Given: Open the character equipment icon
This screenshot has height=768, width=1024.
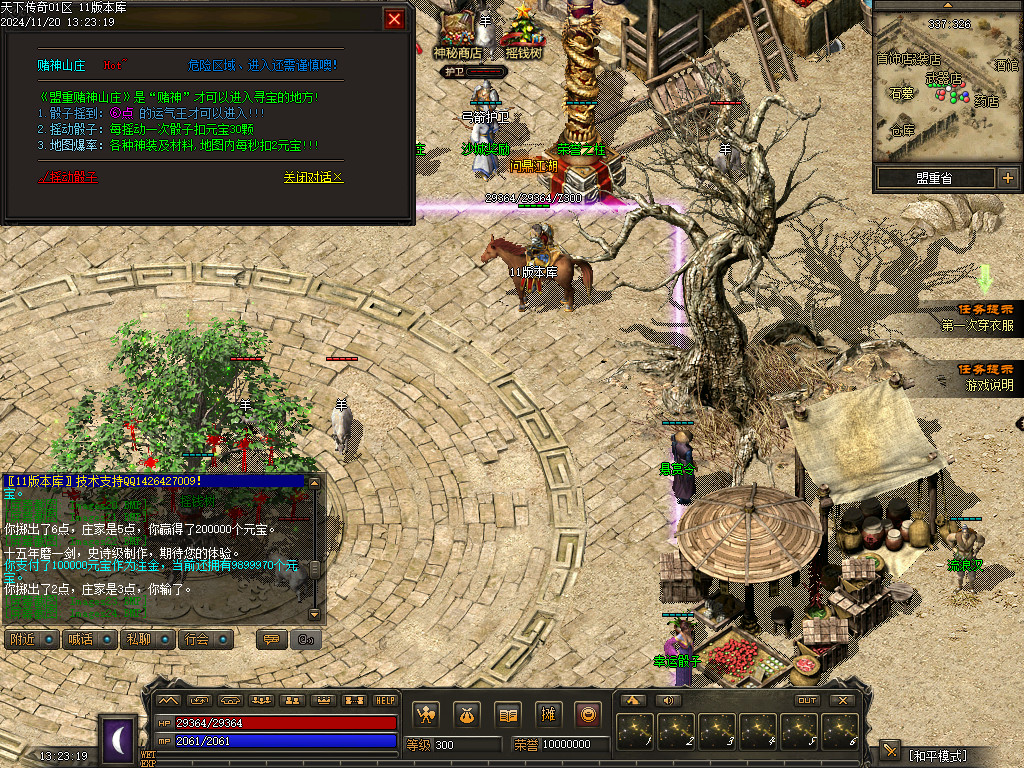Looking at the screenshot, I should (427, 715).
